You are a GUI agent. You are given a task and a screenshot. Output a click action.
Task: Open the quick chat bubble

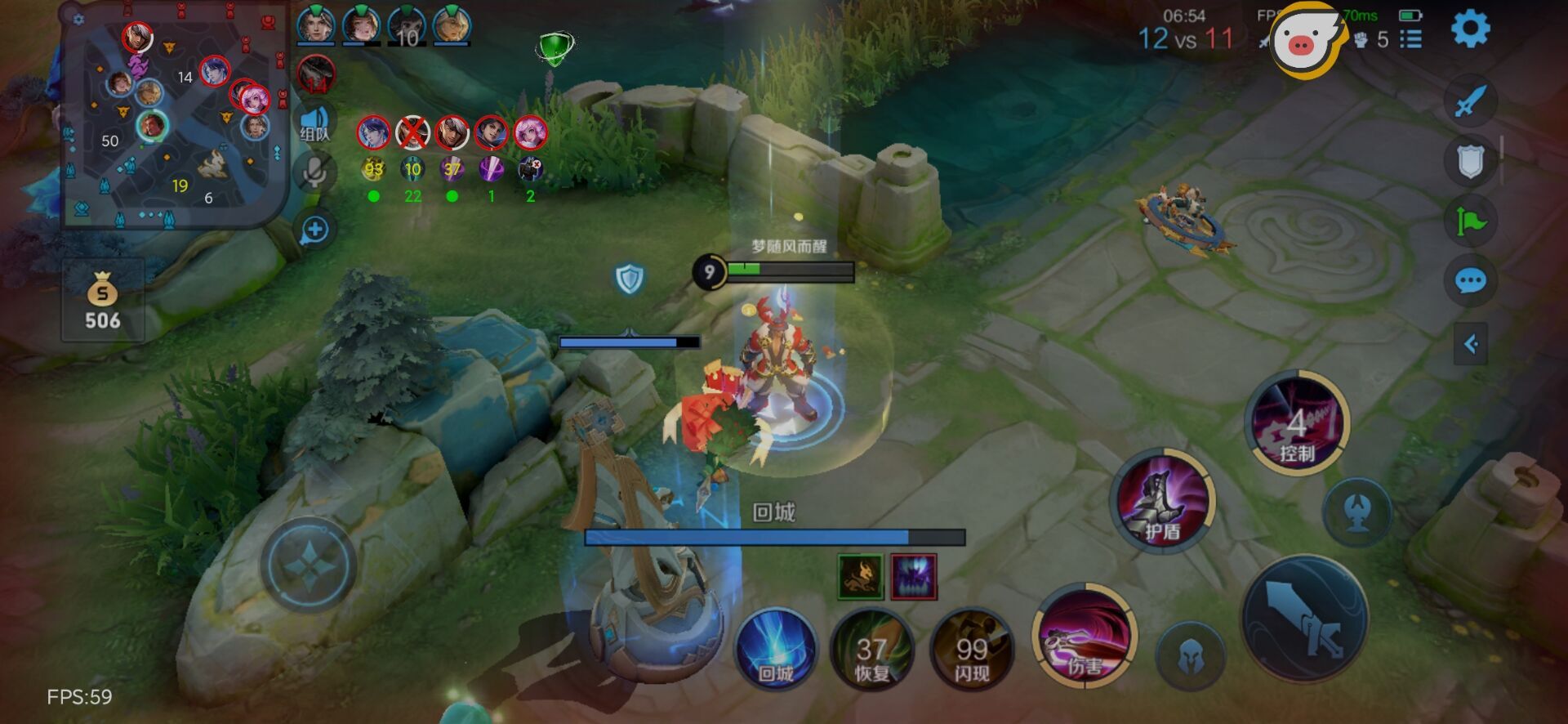1470,282
